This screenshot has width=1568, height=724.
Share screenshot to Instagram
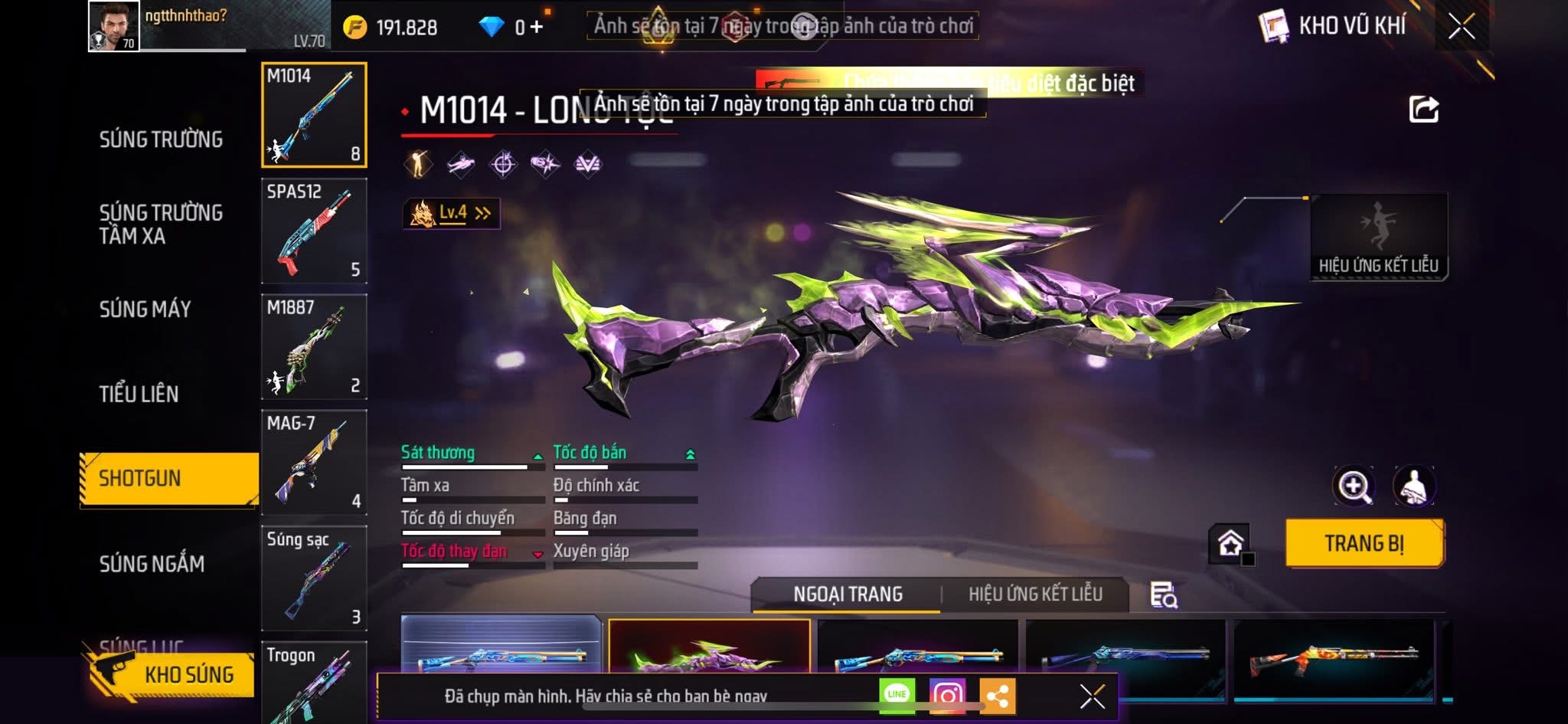pyautogui.click(x=947, y=695)
